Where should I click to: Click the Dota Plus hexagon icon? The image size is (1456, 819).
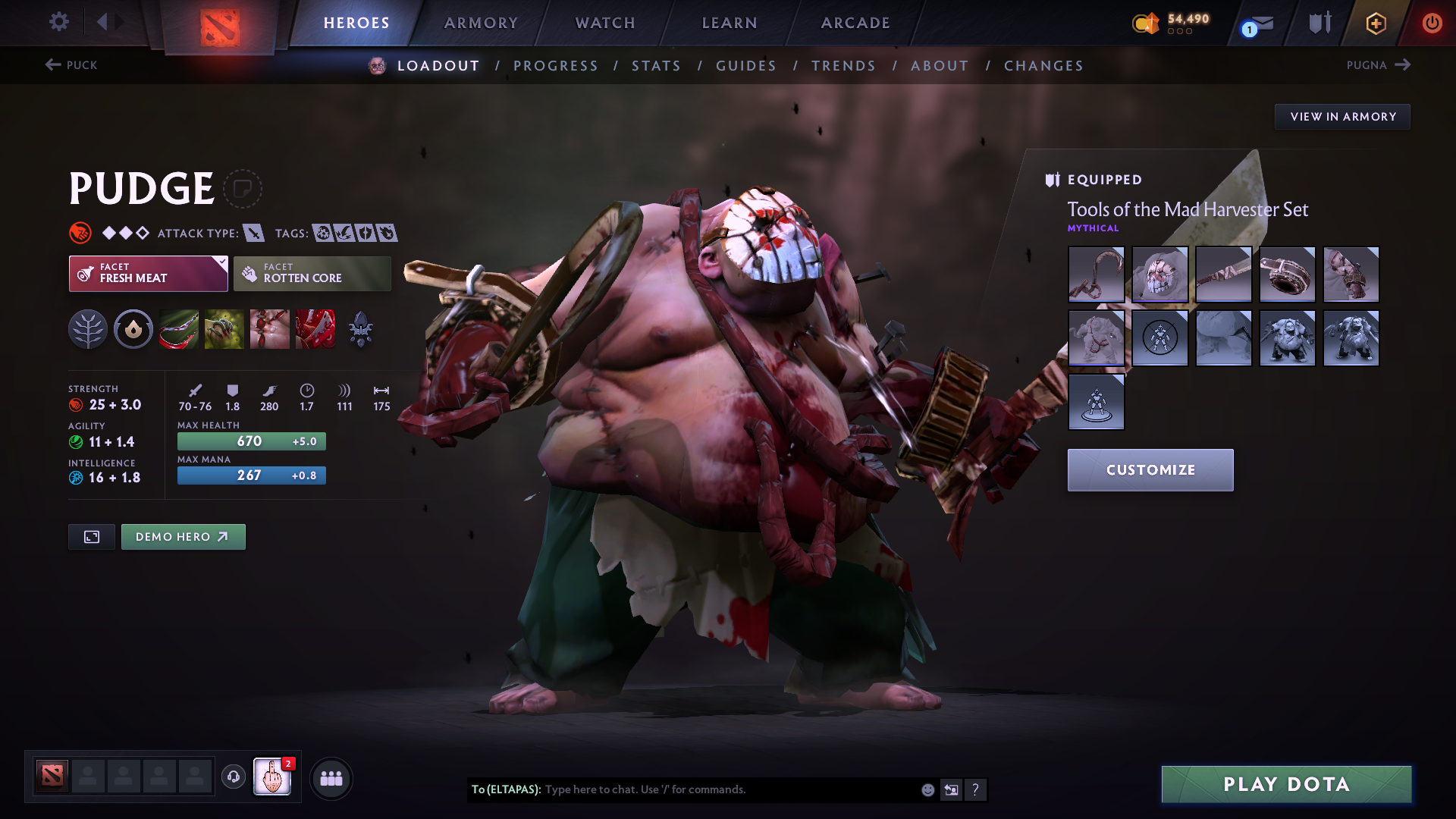click(x=1376, y=23)
